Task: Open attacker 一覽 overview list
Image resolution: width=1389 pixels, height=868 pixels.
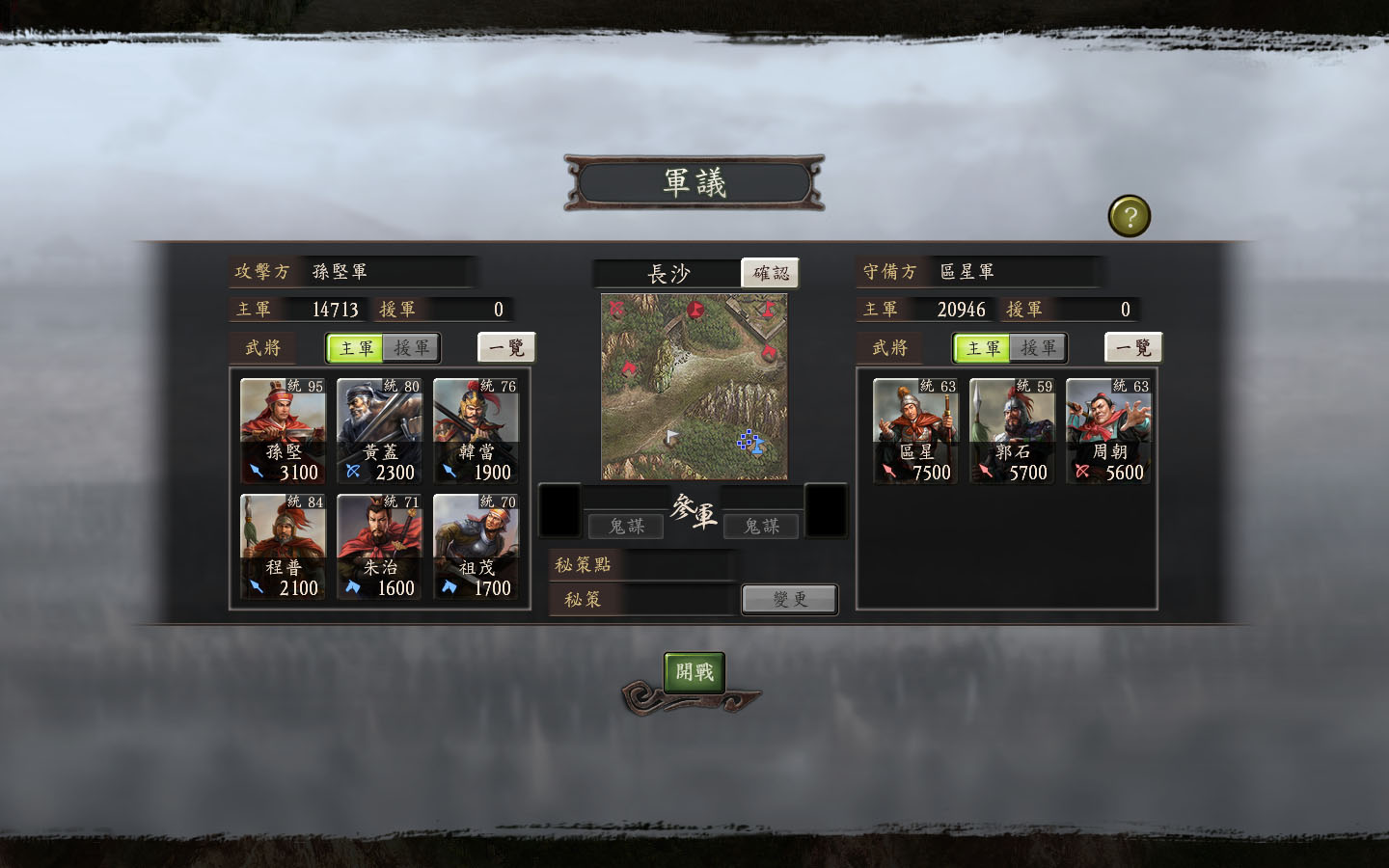Action: click(x=508, y=347)
